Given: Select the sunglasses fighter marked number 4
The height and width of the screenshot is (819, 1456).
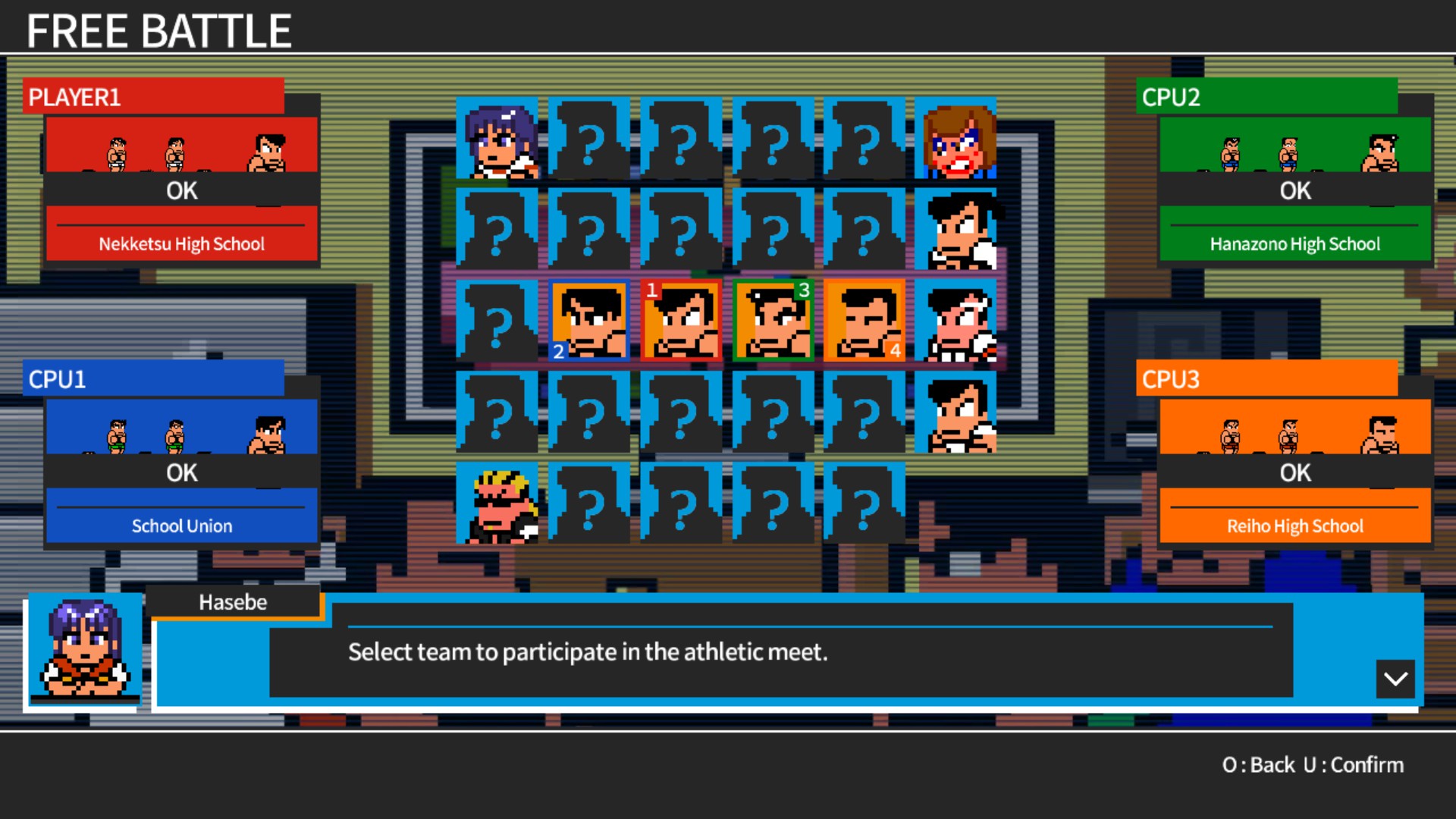Looking at the screenshot, I should coord(864,320).
